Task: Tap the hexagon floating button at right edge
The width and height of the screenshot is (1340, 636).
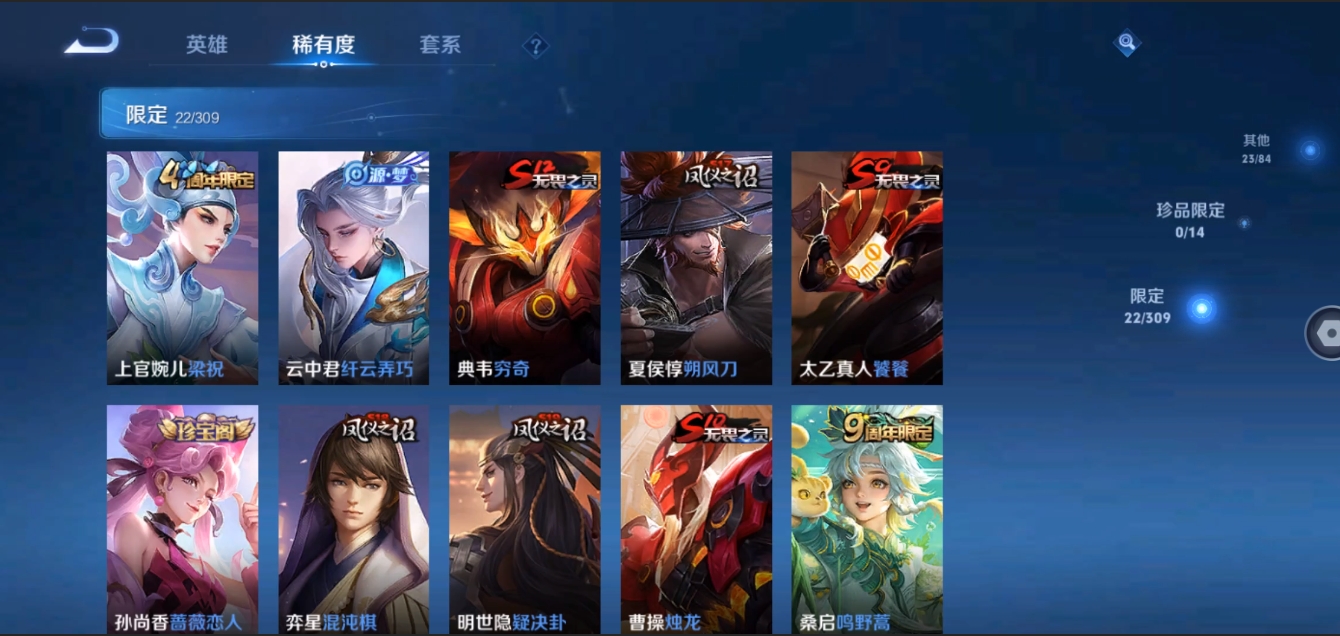Action: click(1326, 333)
